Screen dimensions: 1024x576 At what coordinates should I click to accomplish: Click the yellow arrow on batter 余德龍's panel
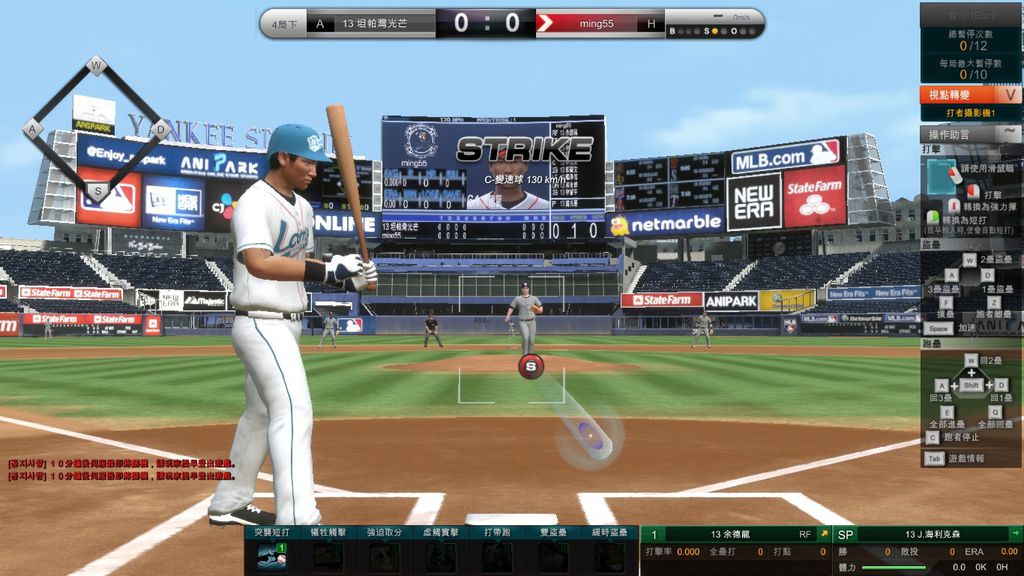[823, 534]
